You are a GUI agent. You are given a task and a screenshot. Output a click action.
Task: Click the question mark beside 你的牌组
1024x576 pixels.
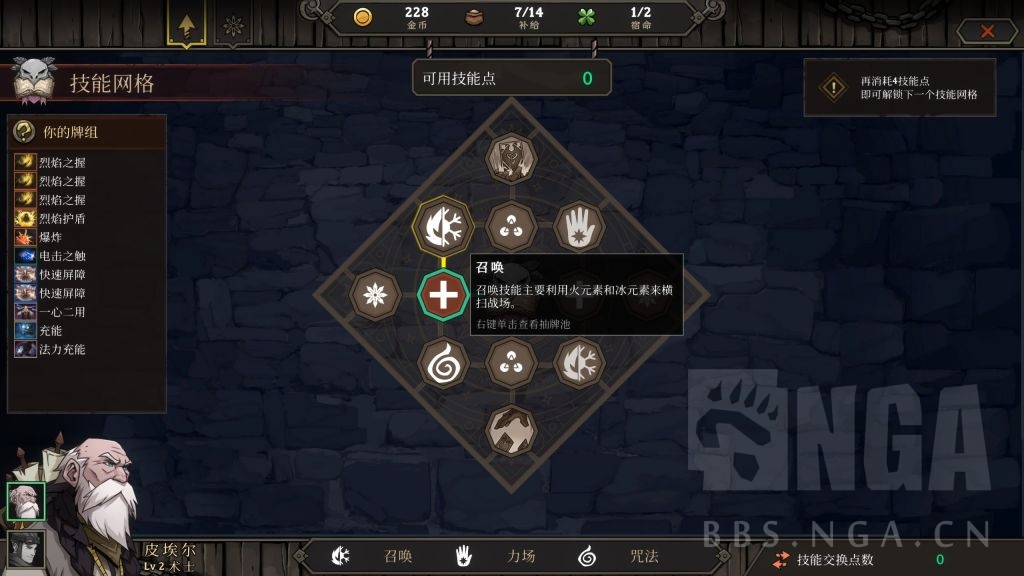pos(25,132)
